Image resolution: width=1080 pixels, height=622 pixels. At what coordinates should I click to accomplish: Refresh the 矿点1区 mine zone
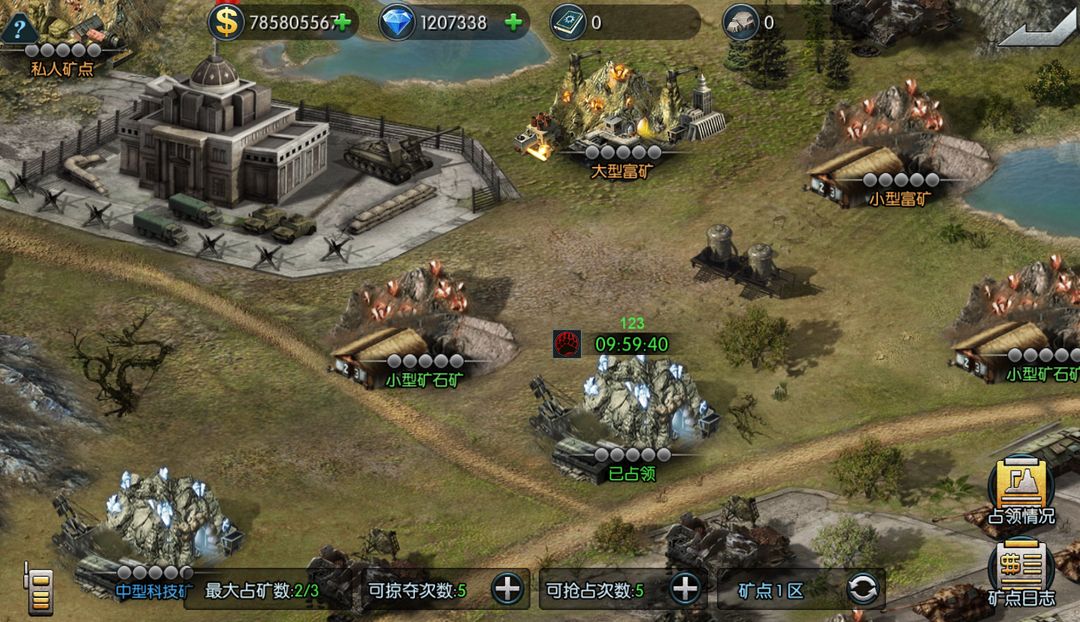(862, 589)
